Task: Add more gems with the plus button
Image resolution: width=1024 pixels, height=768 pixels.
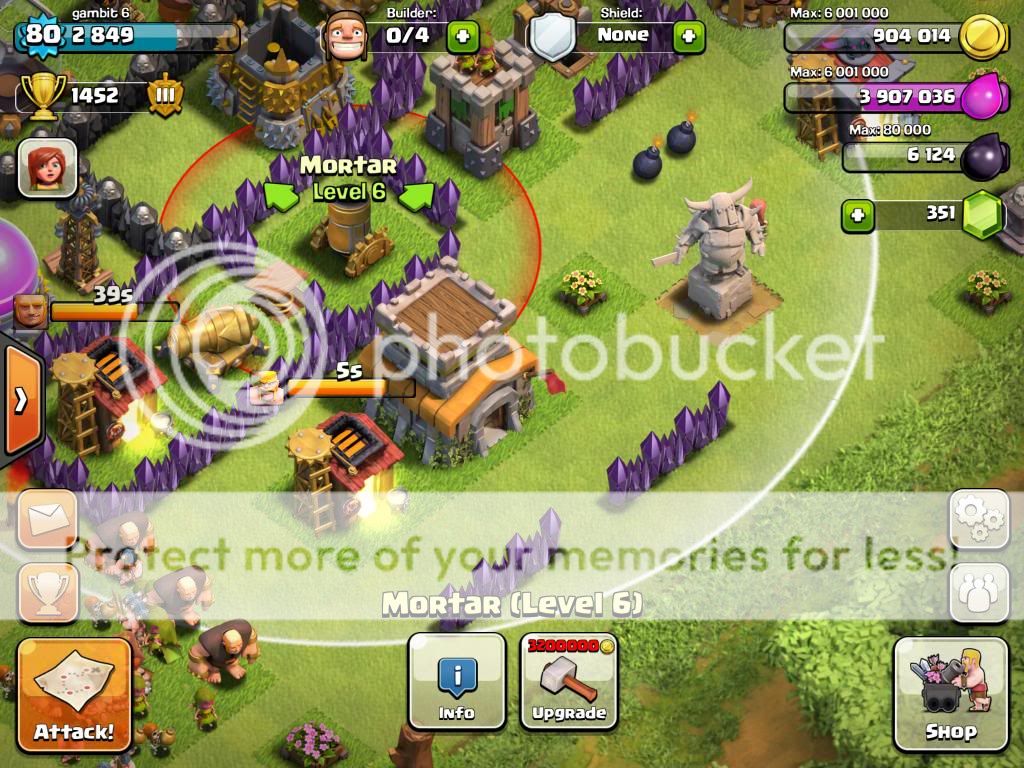Action: 856,214
